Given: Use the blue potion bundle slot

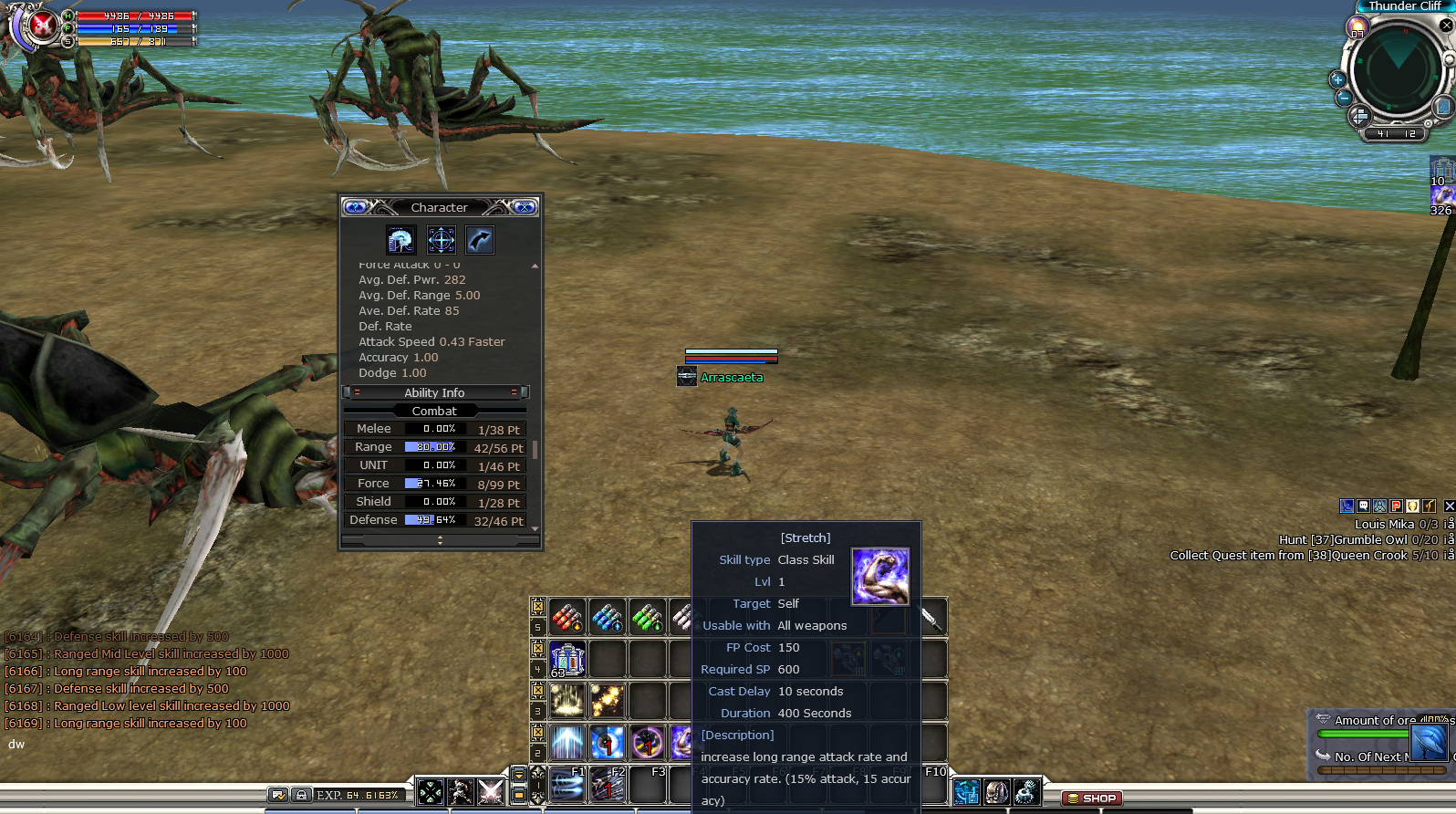Looking at the screenshot, I should tap(608, 618).
